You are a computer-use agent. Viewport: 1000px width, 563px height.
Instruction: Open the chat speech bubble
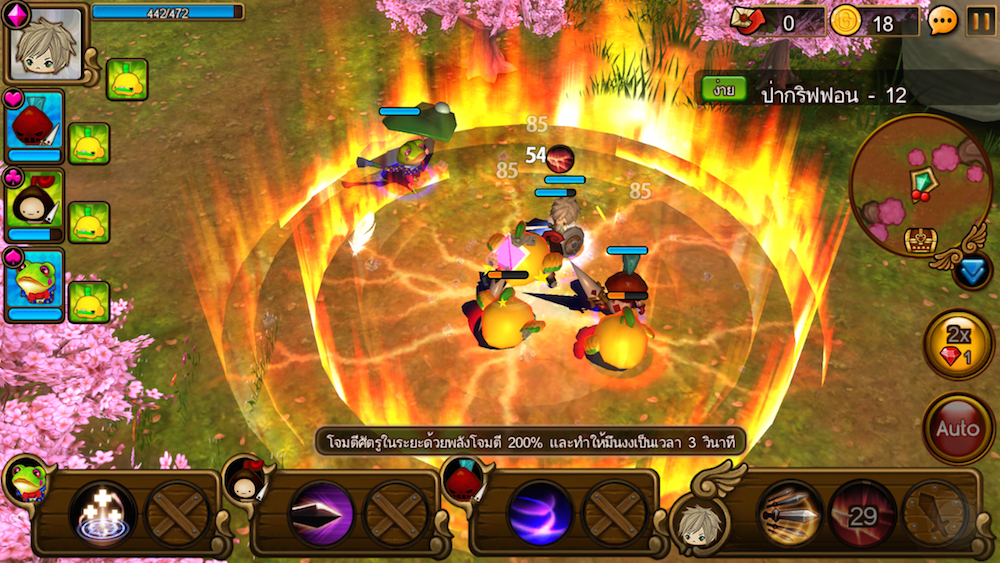(942, 20)
